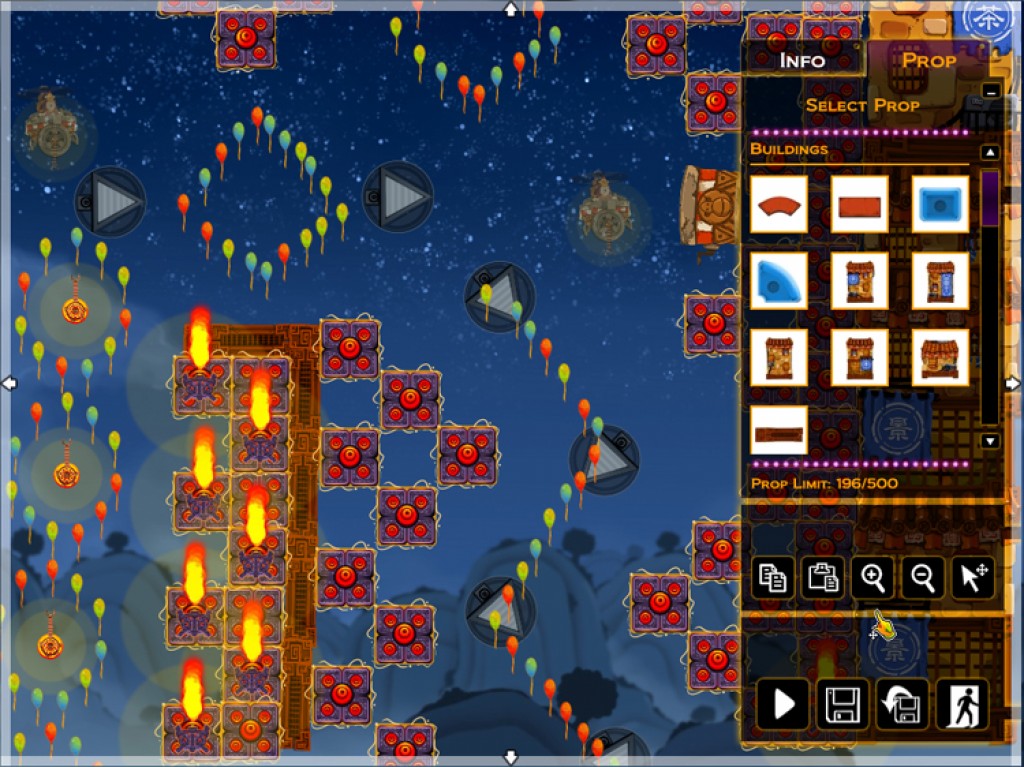Paste props from the clipboard
This screenshot has height=767, width=1024.
[x=822, y=578]
